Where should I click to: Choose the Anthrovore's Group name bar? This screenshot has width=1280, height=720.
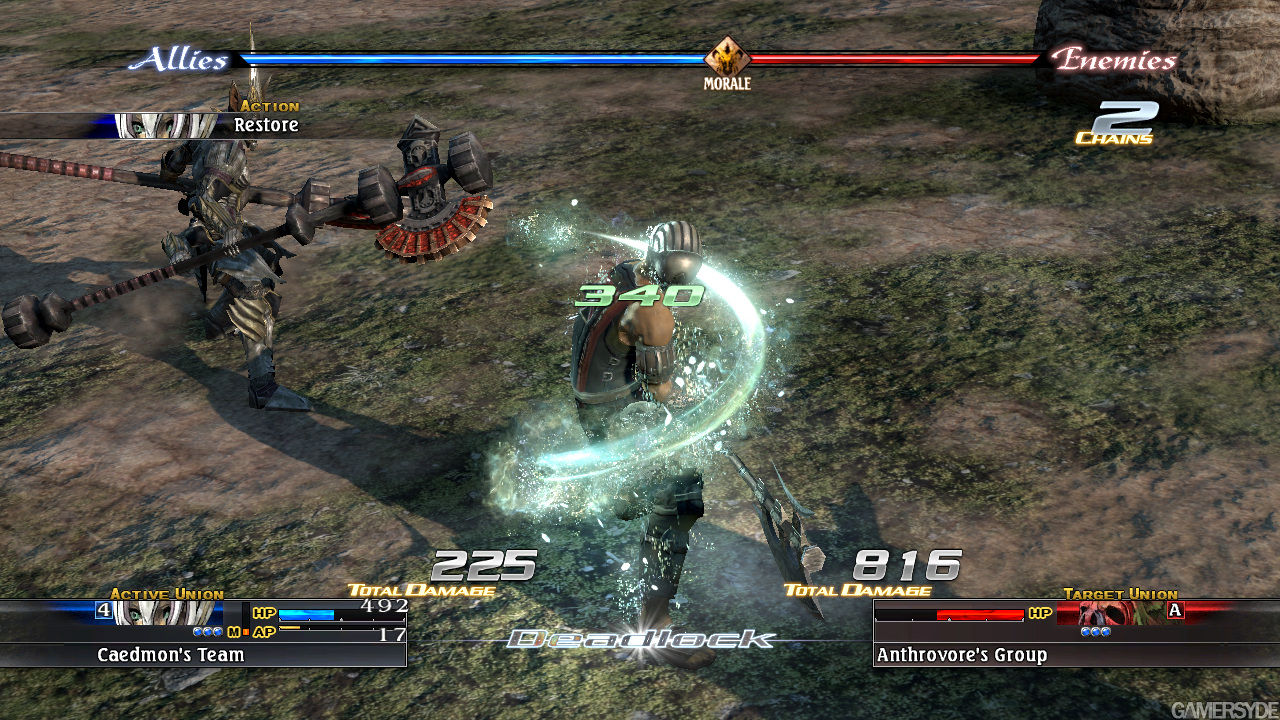pyautogui.click(x=1075, y=655)
